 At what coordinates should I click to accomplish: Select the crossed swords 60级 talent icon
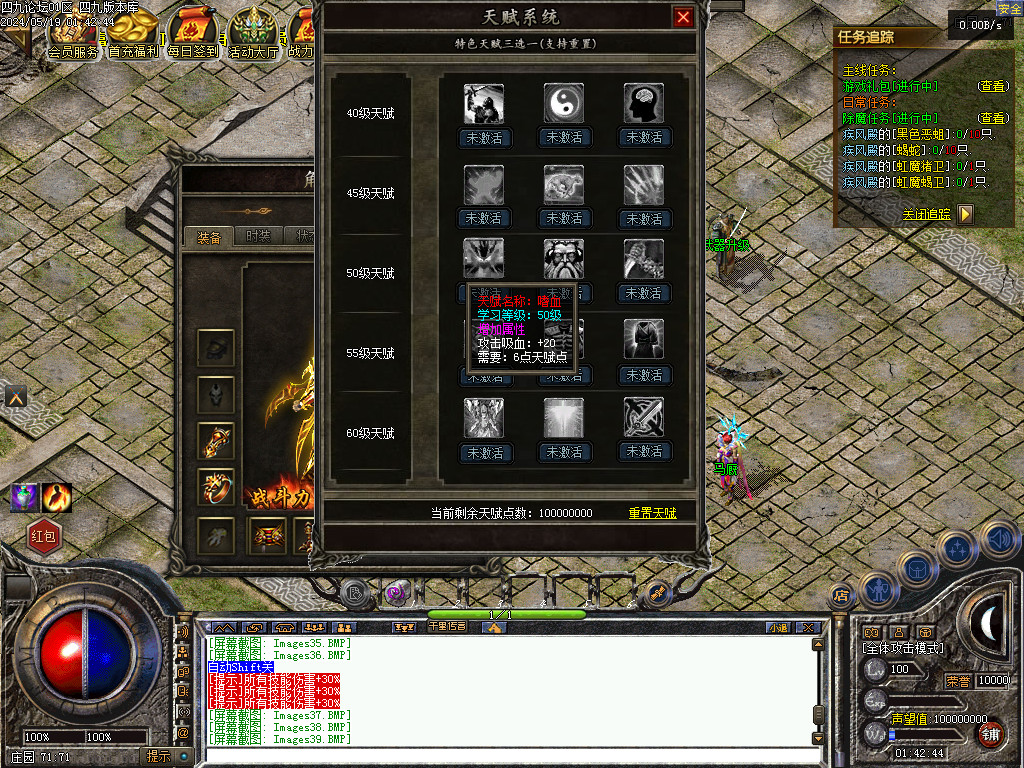point(644,418)
